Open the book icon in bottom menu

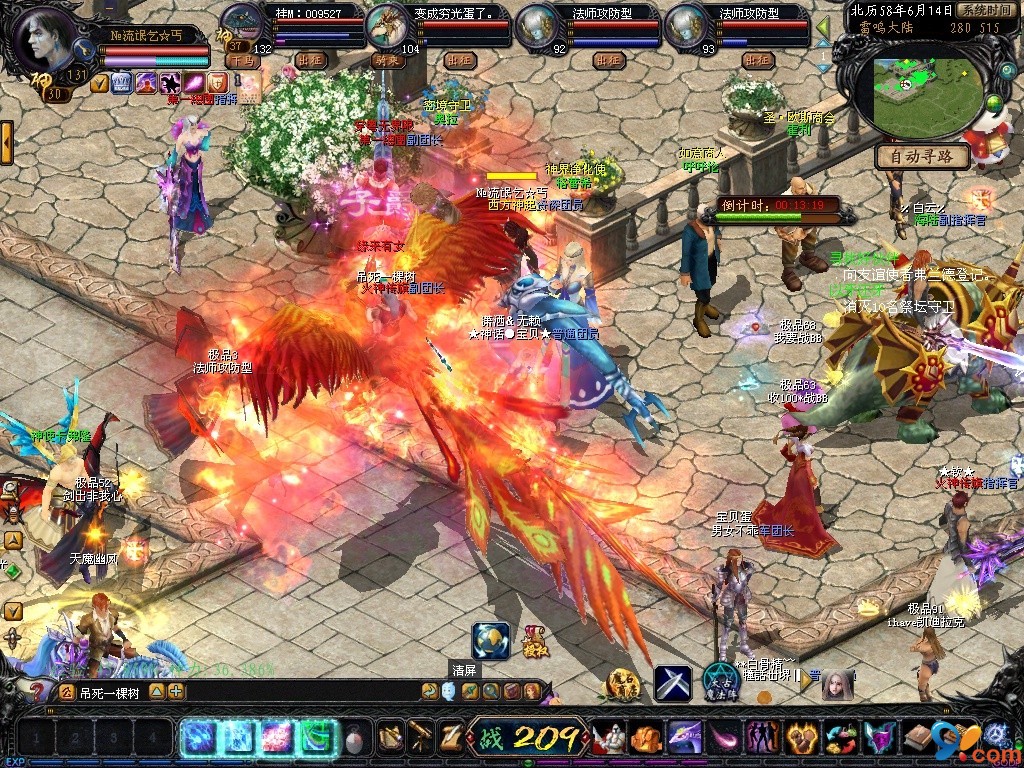click(x=917, y=738)
